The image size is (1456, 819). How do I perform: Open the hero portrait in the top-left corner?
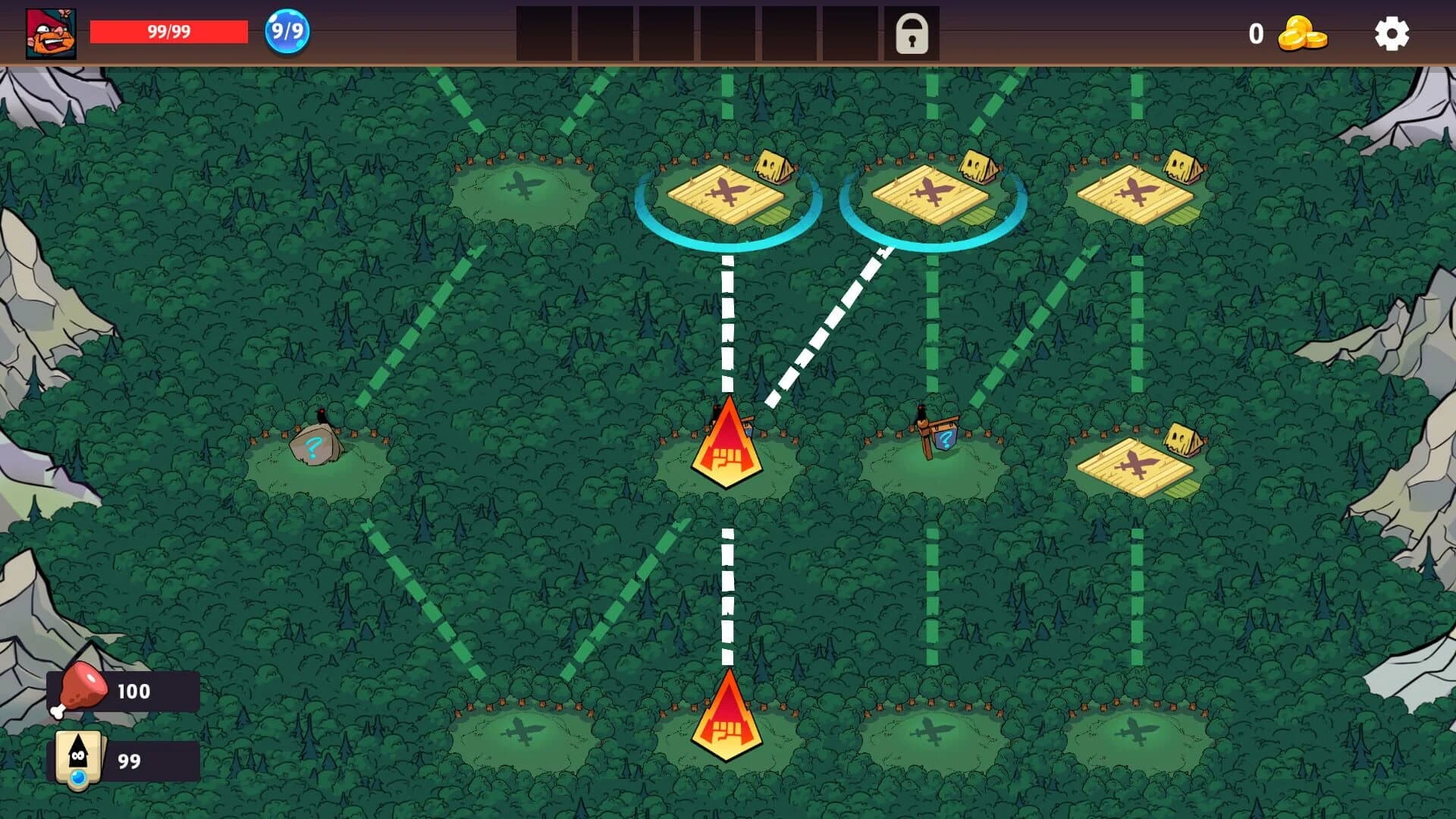point(47,32)
